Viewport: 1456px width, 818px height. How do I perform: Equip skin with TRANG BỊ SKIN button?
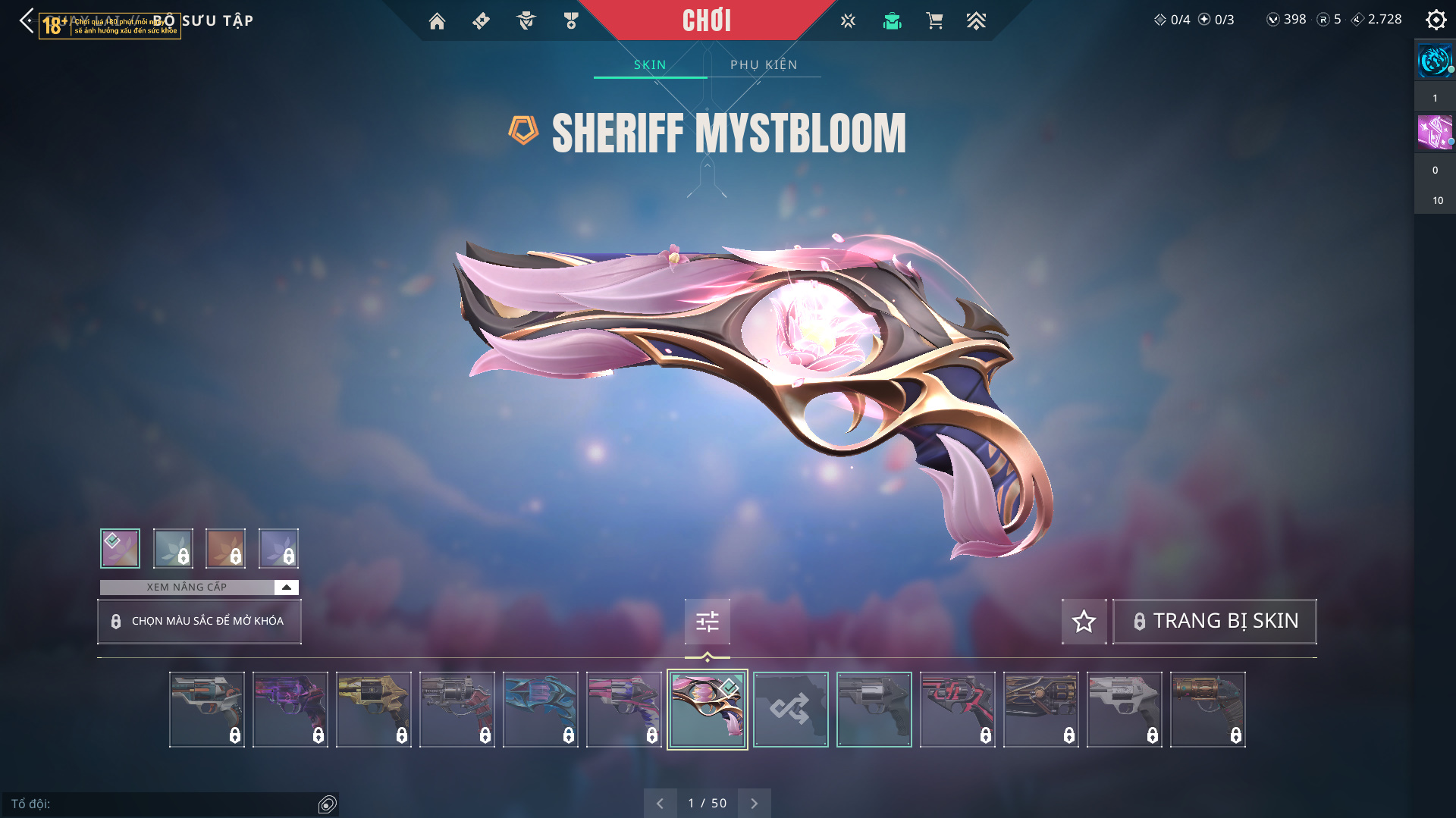click(1215, 622)
